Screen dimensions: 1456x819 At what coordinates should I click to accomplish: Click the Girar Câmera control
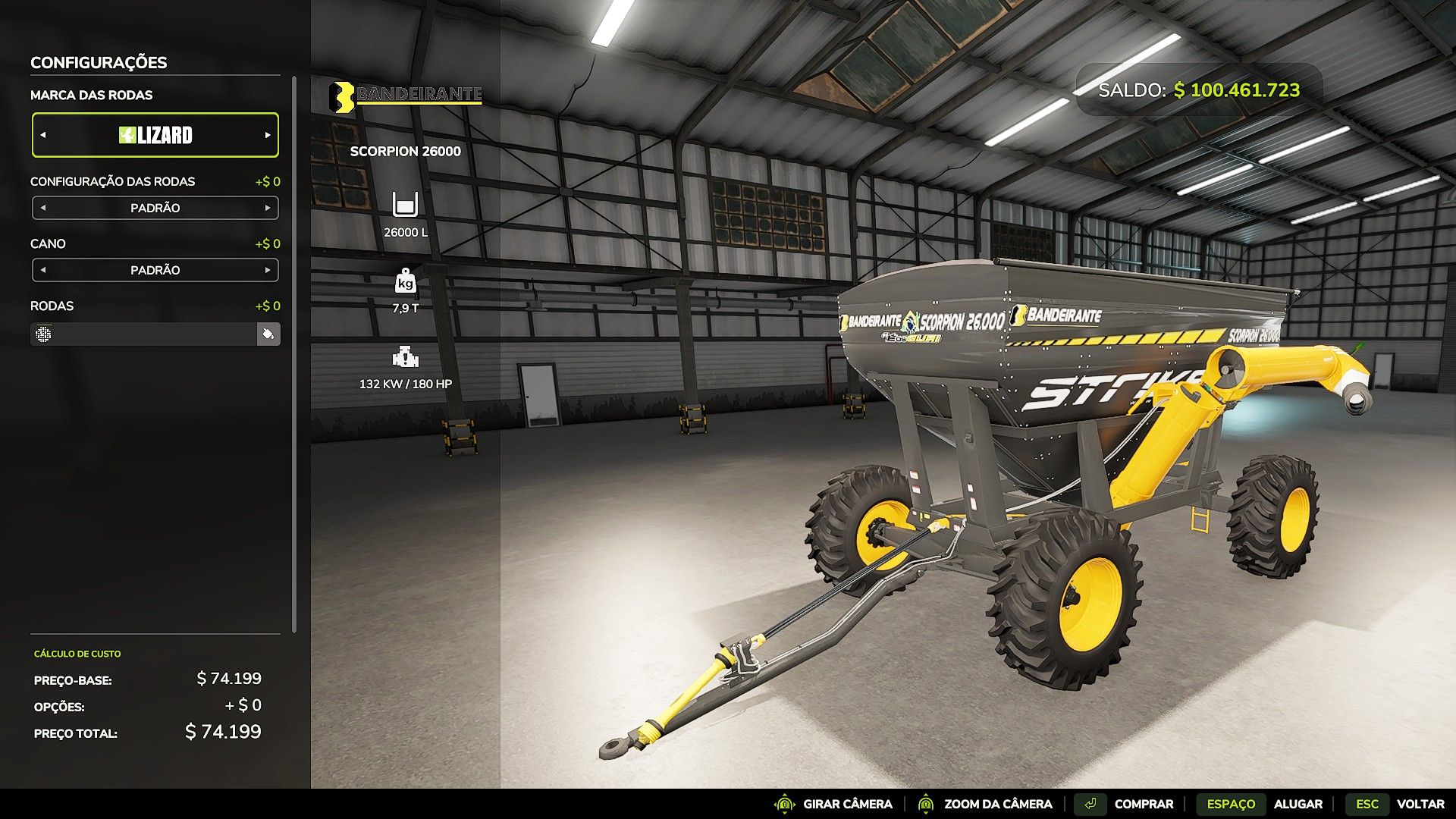pos(833,804)
